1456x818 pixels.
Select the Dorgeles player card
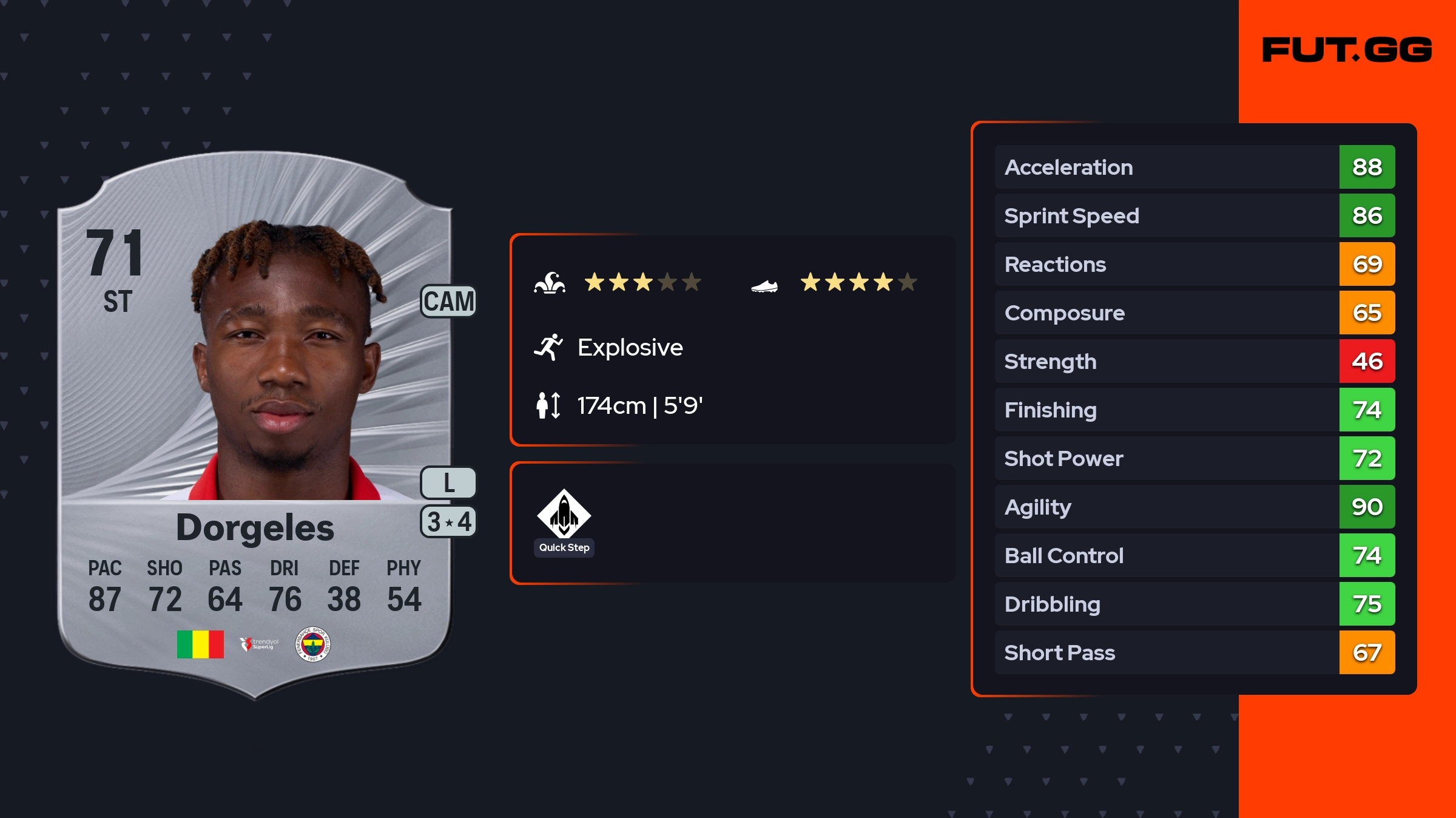coord(255,425)
